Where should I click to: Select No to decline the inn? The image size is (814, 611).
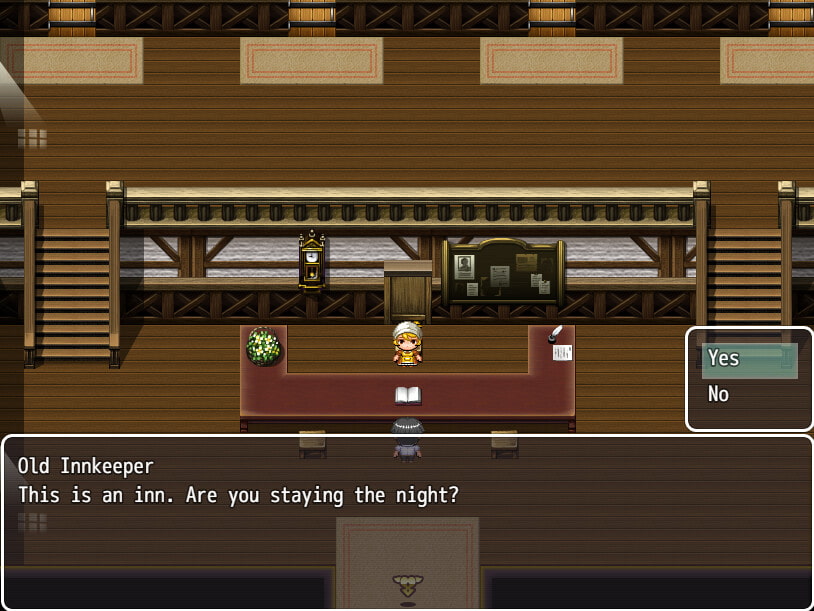click(x=748, y=395)
